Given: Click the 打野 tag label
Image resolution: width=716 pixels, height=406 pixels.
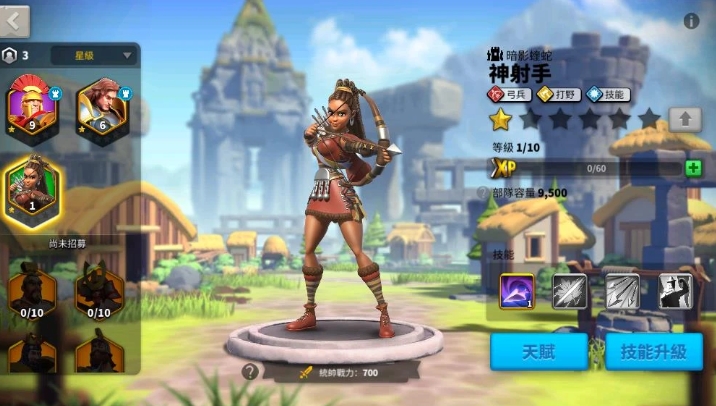Looking at the screenshot, I should click(560, 95).
